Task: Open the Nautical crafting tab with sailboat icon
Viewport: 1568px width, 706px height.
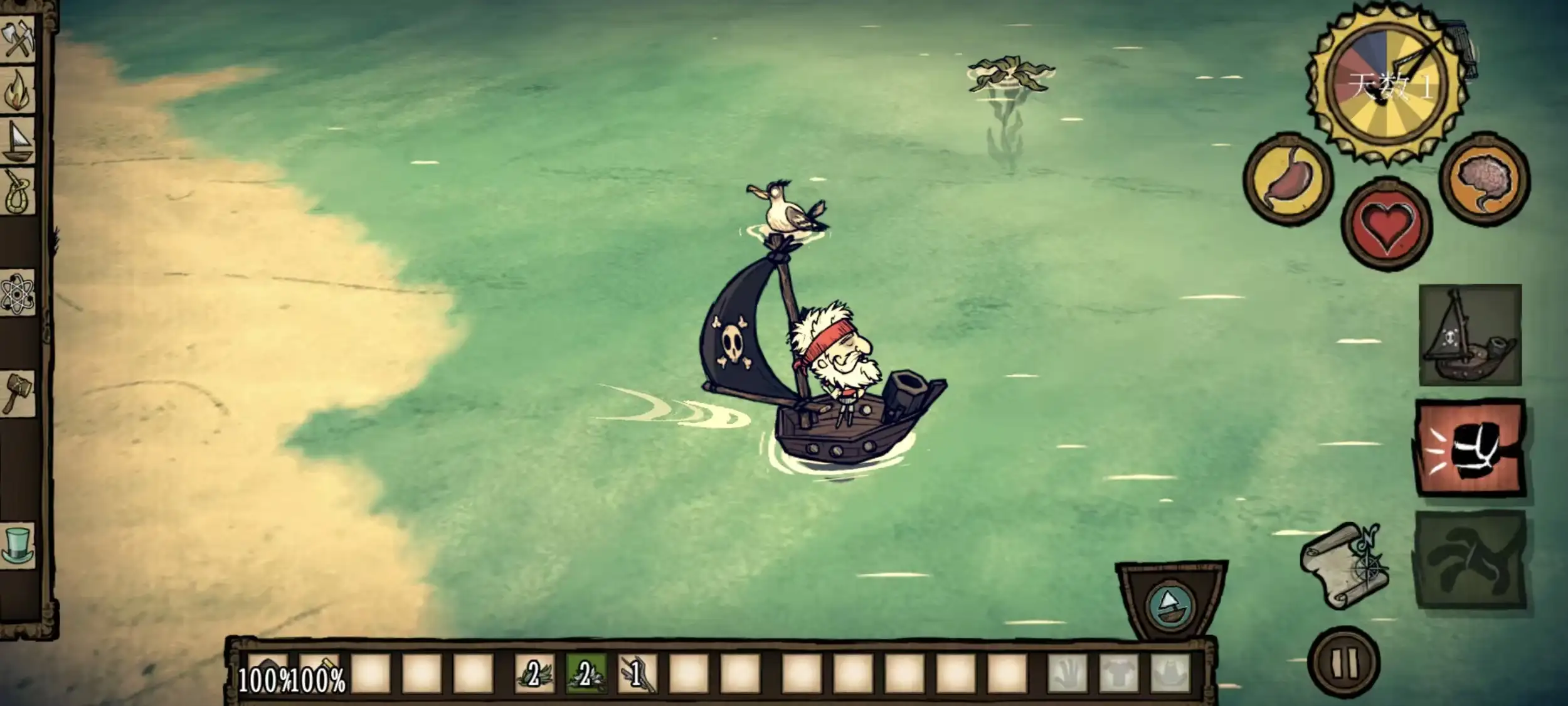Action: (x=19, y=141)
